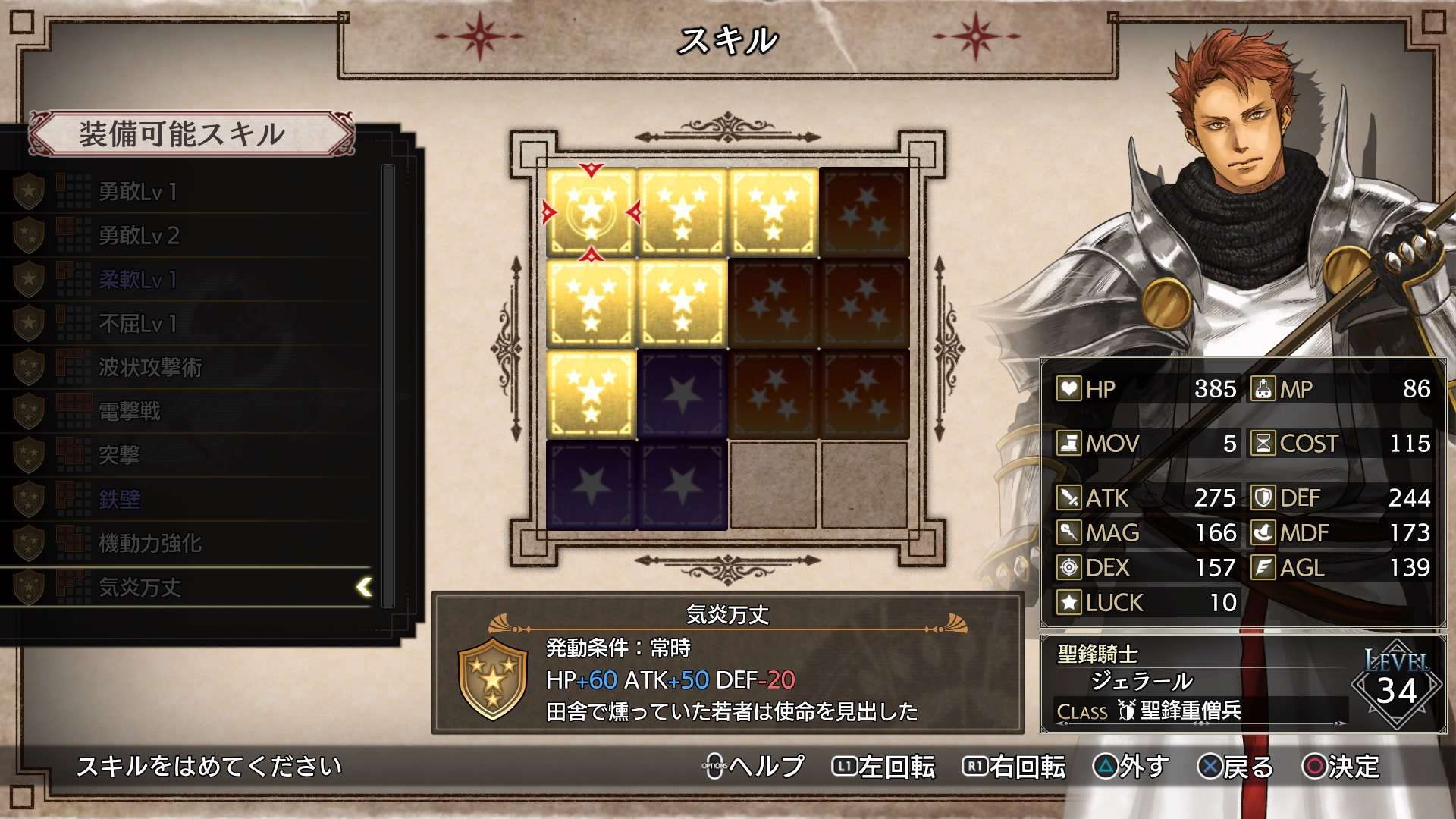Screen dimensions: 1456x819
Task: Click the COST hourglass icon
Action: 1262,444
